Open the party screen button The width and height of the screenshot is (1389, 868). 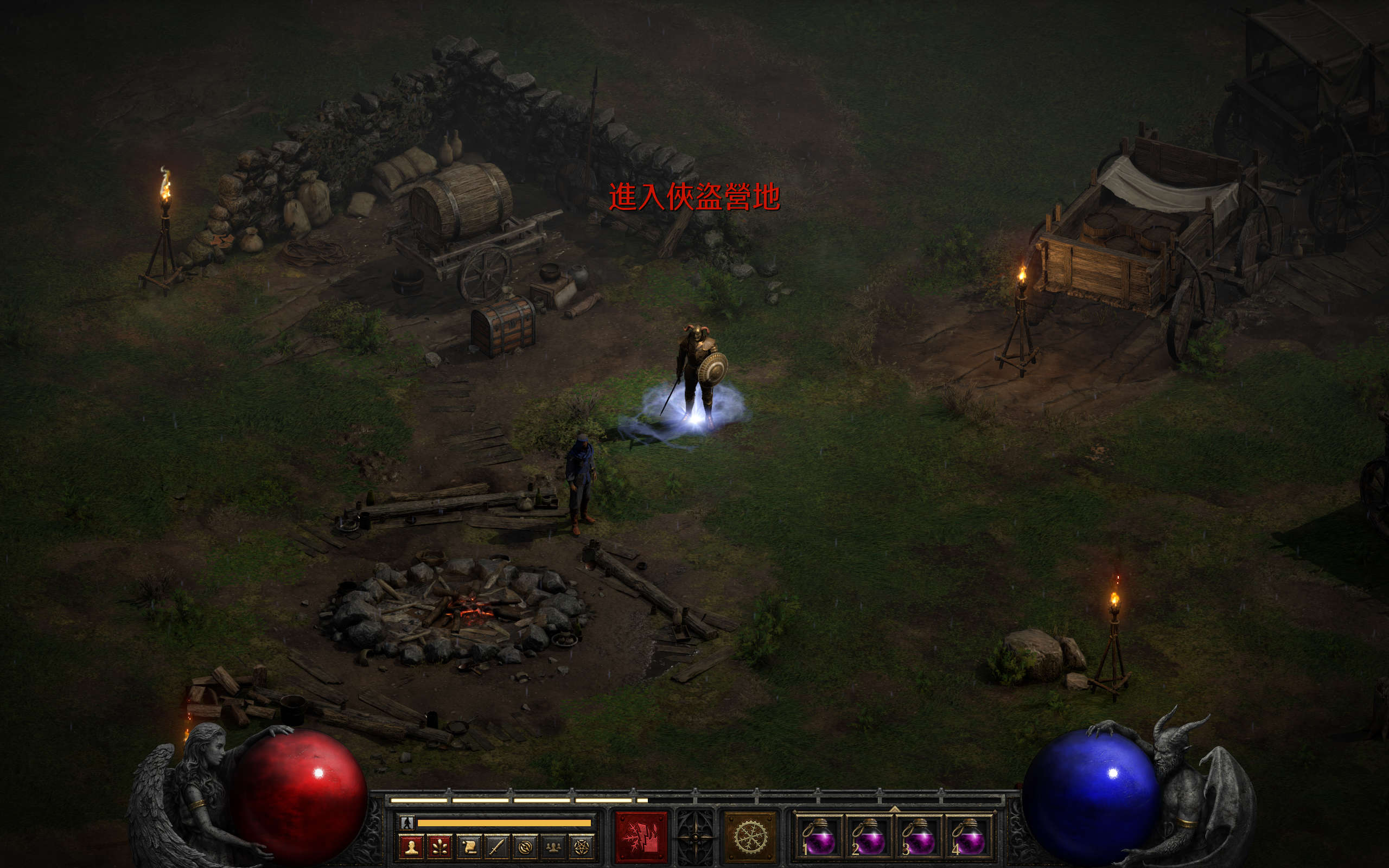tap(553, 847)
